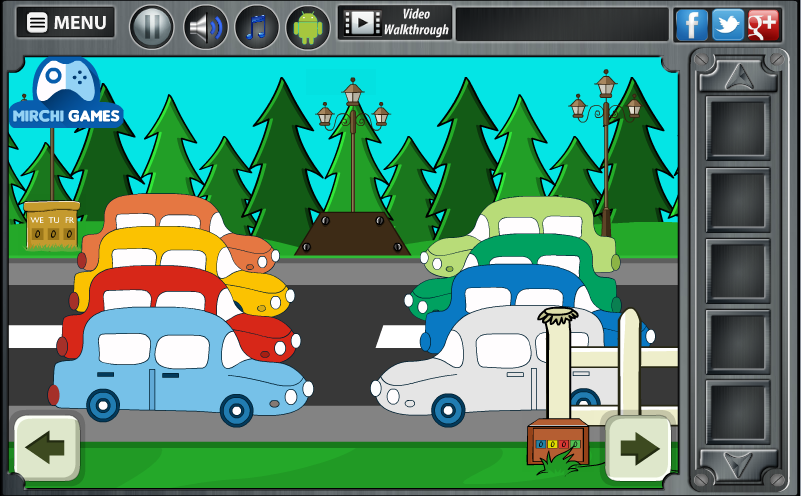Viewport: 801px width, 496px height.
Task: Go to the previous scene with left arrow
Action: (x=46, y=447)
